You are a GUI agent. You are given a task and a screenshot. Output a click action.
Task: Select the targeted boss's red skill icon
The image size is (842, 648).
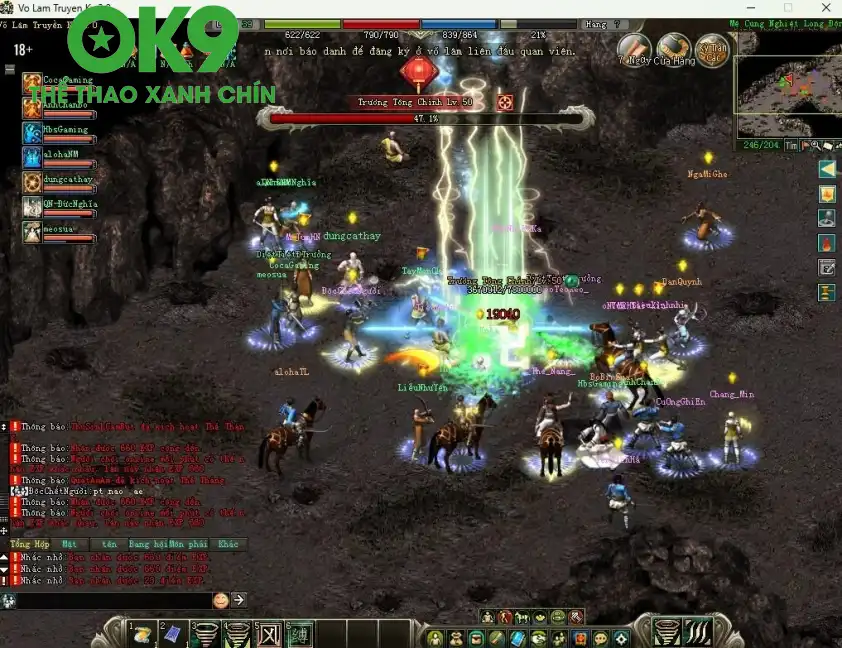coord(505,102)
